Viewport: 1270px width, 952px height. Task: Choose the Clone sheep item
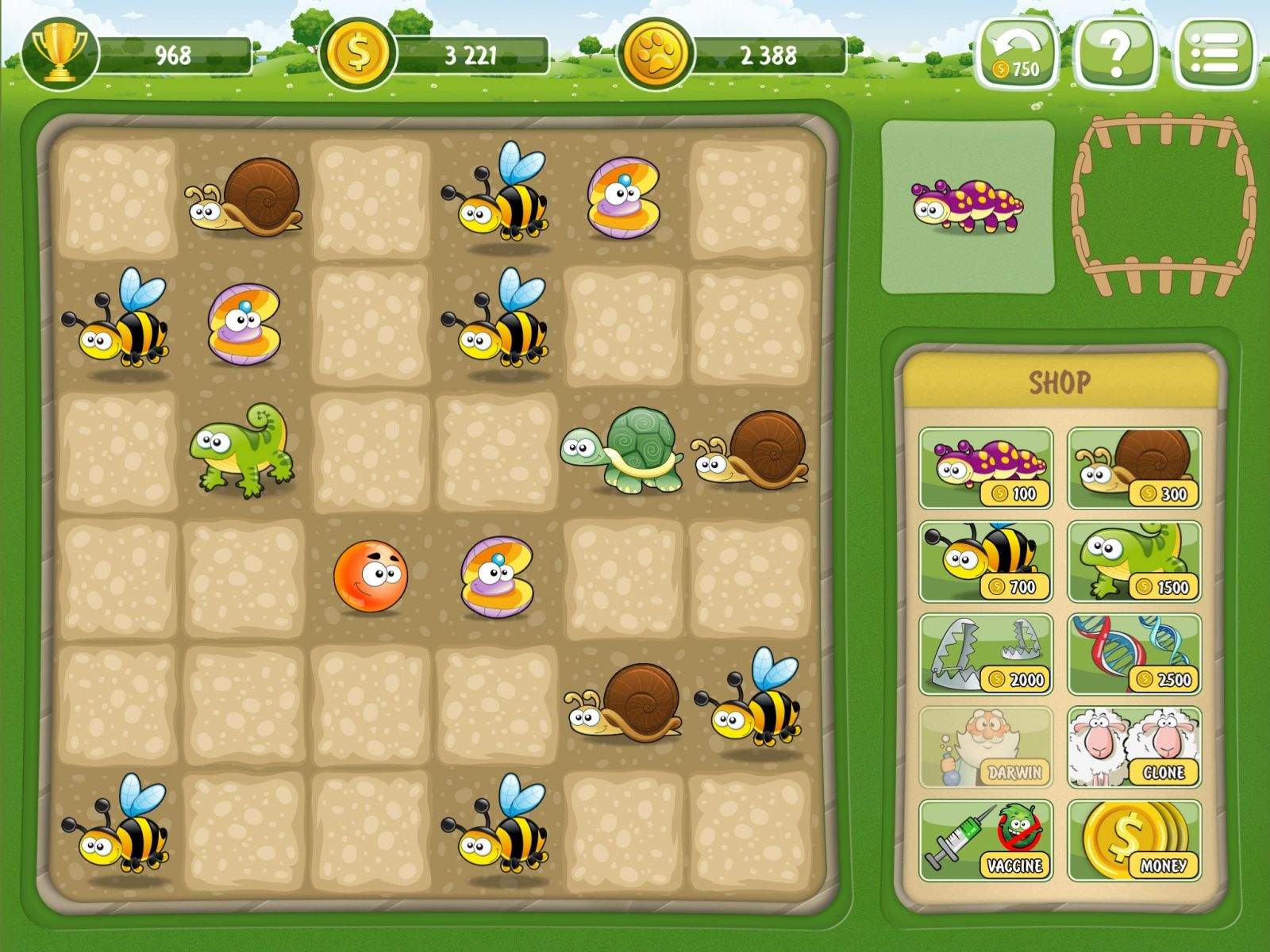point(1134,747)
